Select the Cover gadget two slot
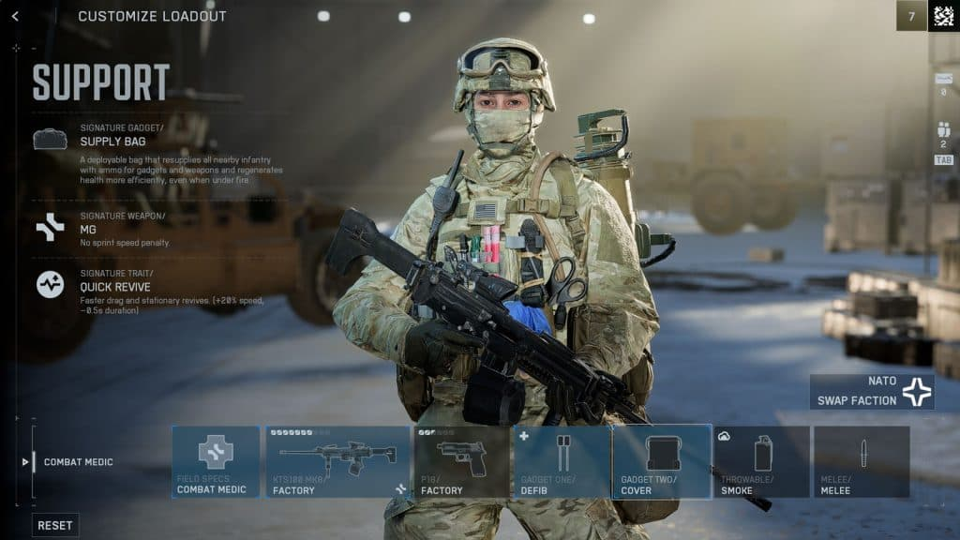Image resolution: width=960 pixels, height=540 pixels. [x=661, y=462]
